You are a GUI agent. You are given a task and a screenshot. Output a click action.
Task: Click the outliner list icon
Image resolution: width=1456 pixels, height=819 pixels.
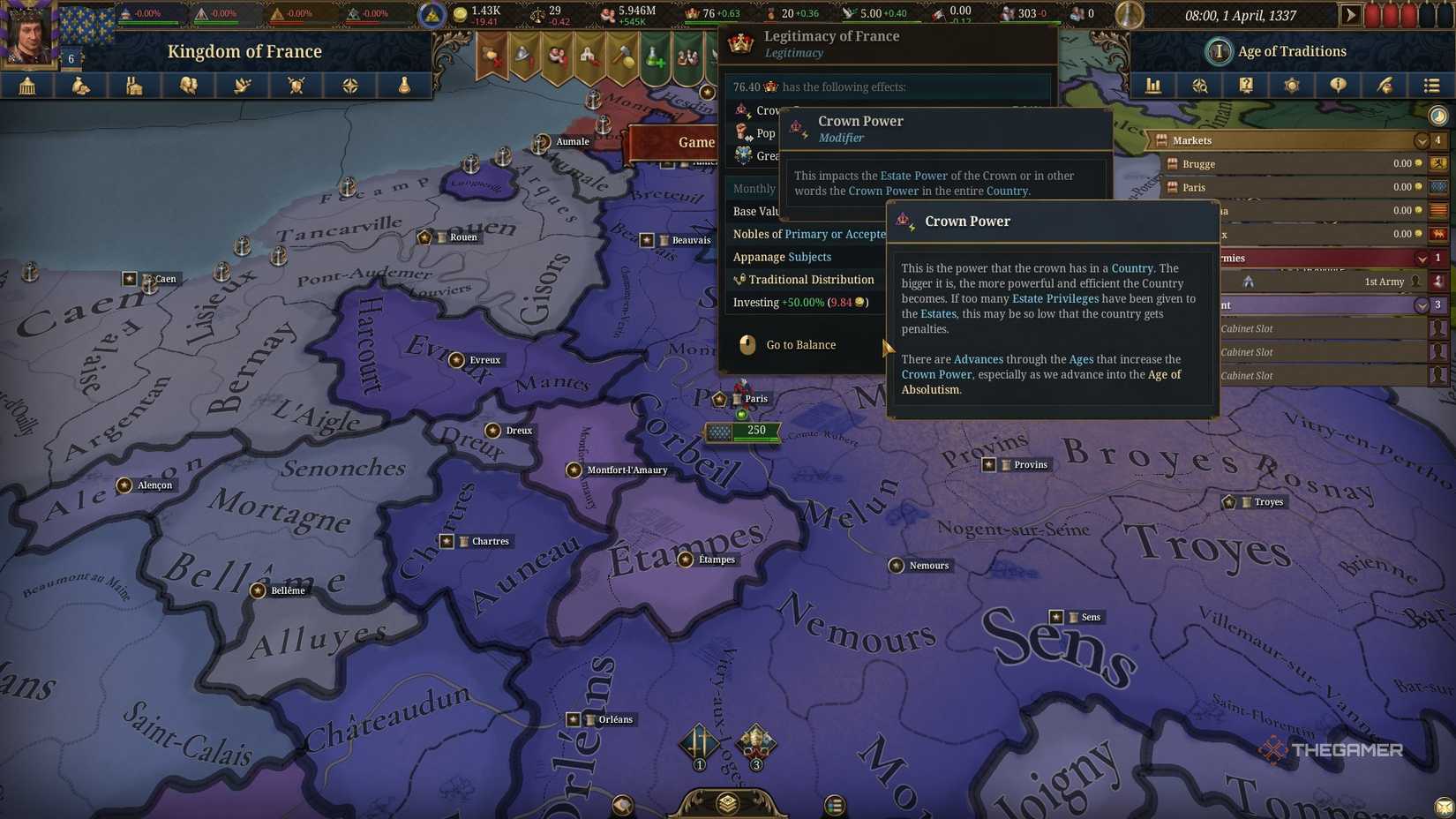[1430, 86]
